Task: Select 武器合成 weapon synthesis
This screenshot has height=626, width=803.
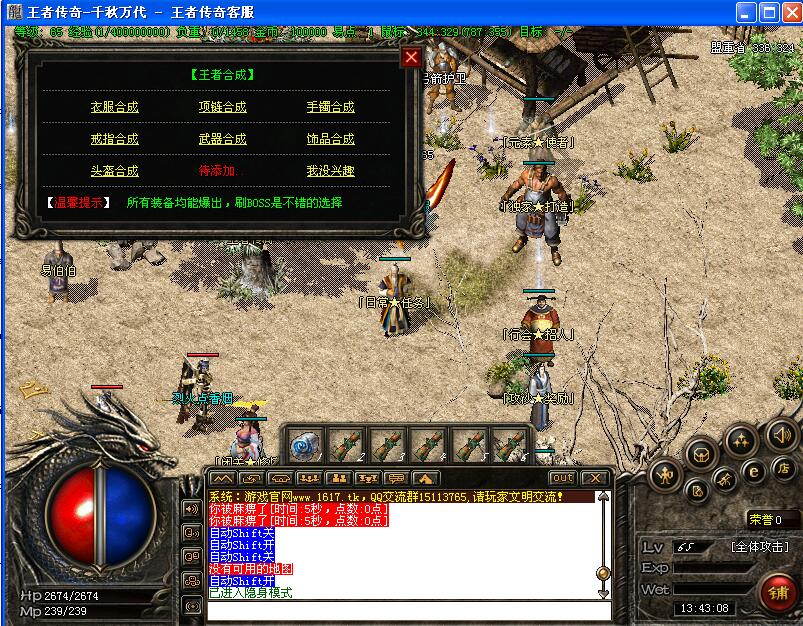Action: pyautogui.click(x=222, y=139)
